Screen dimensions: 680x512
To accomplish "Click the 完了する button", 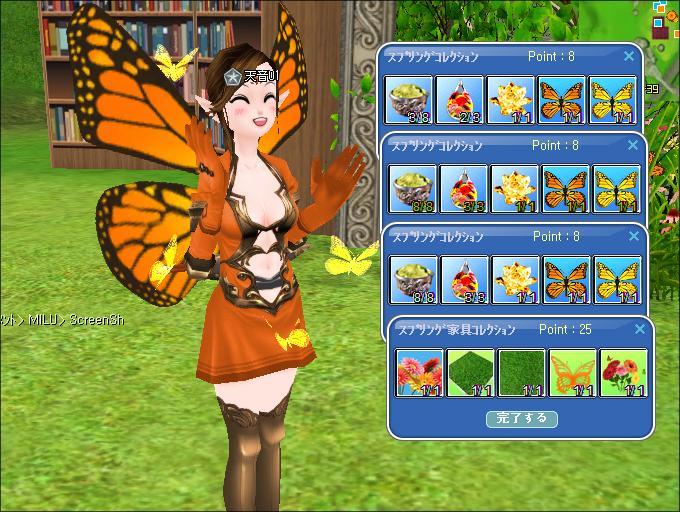I will click(x=521, y=418).
